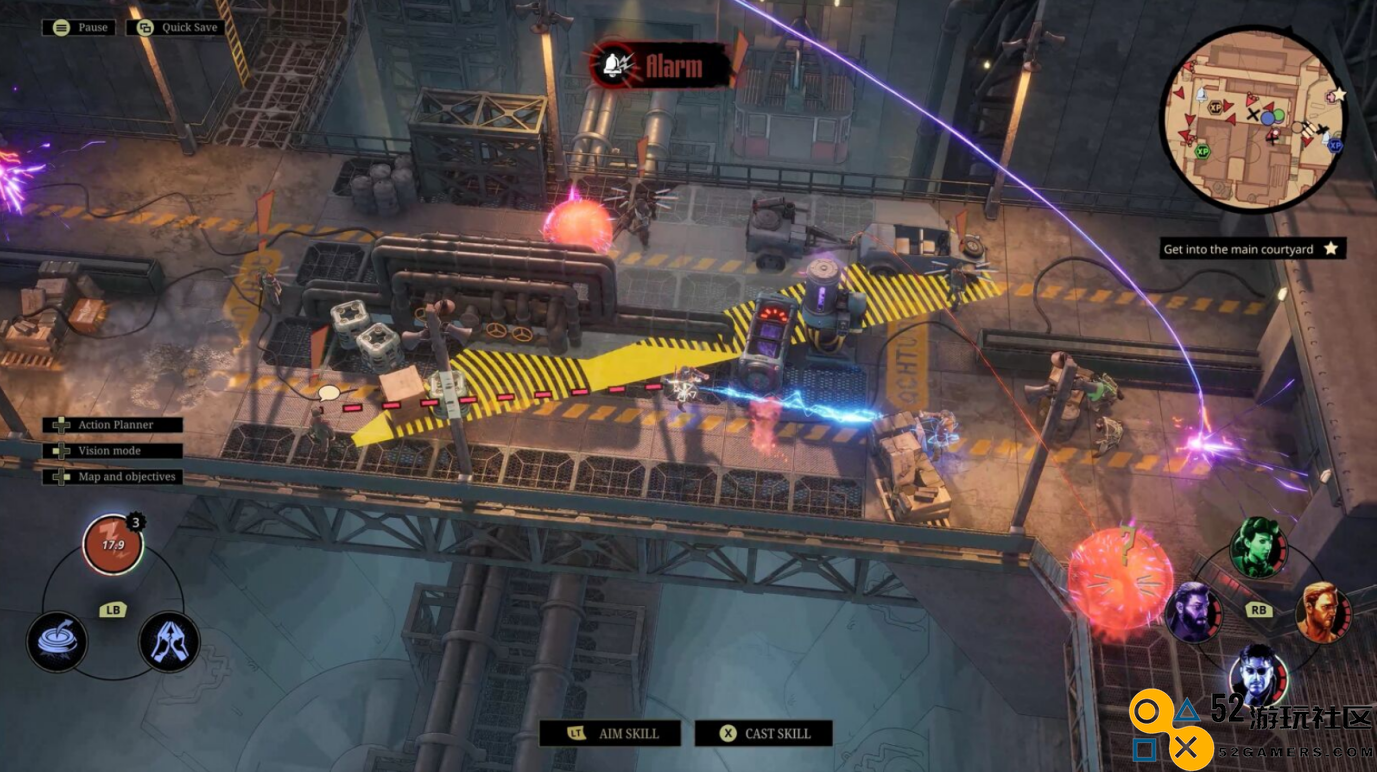1377x772 pixels.
Task: Open Map and objectives
Action: (x=113, y=477)
